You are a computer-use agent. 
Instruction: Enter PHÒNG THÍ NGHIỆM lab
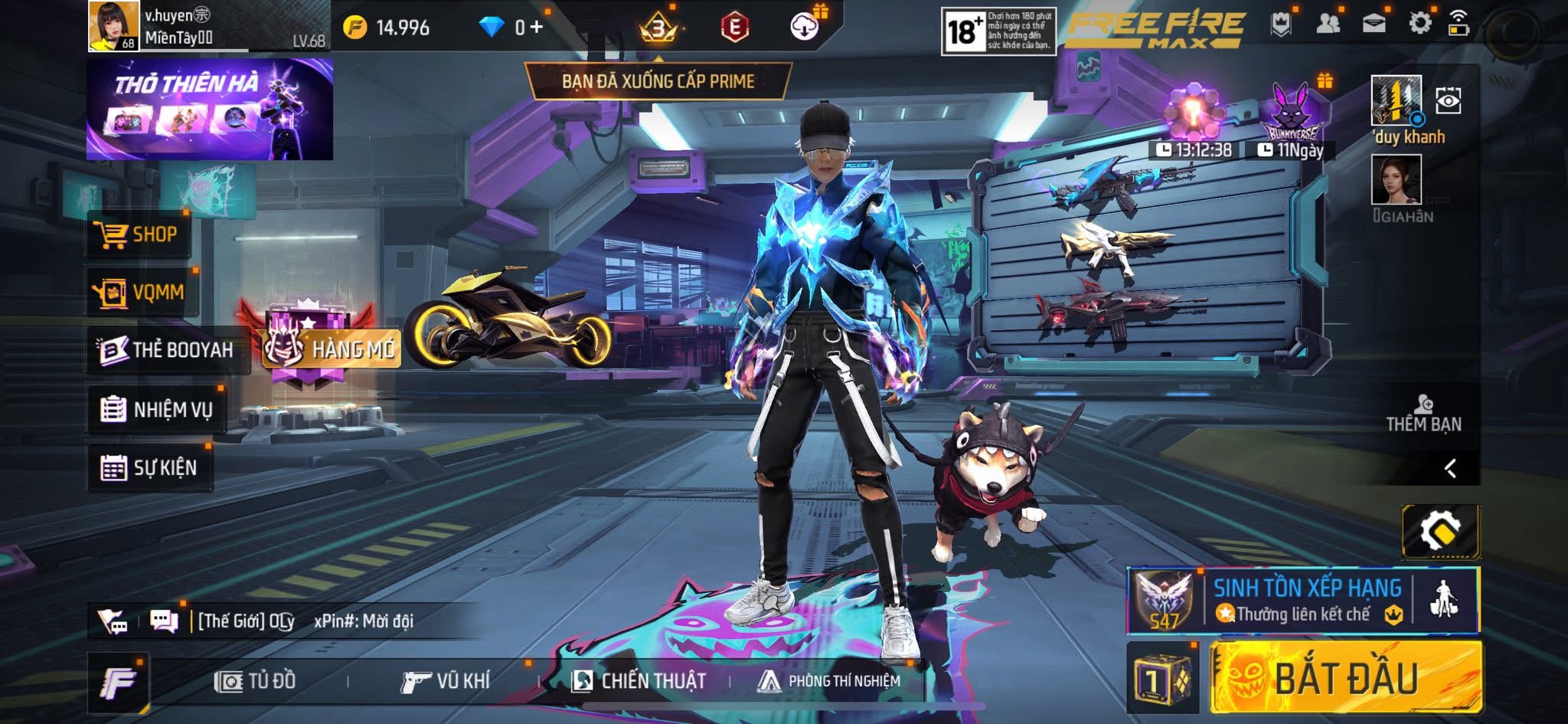point(829,681)
